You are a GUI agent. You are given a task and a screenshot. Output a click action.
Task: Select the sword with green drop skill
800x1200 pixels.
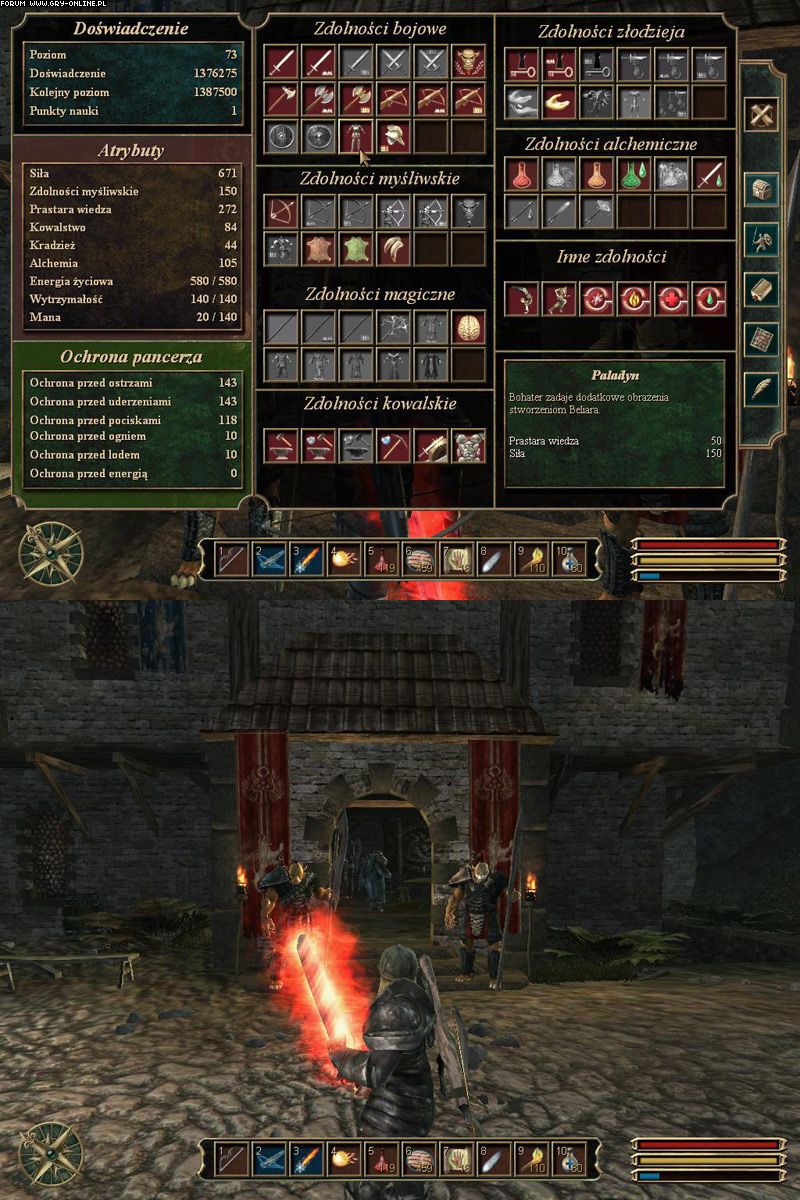tap(708, 175)
